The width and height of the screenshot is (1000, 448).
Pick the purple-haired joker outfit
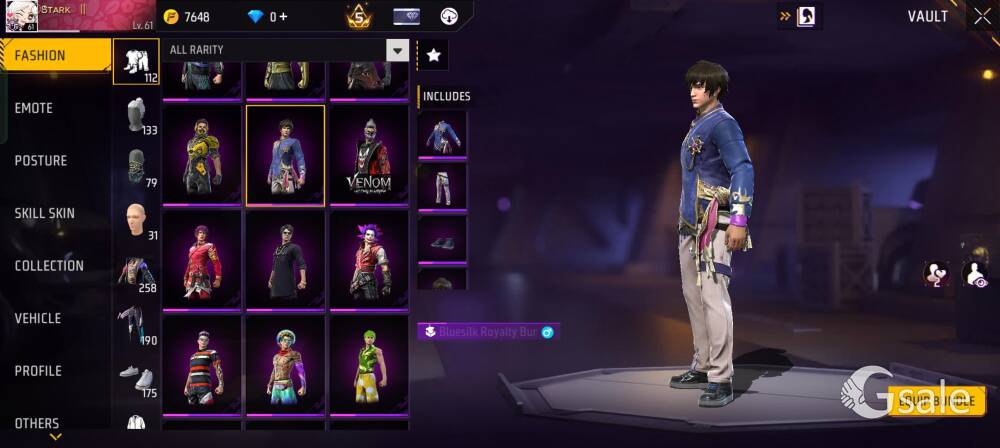tap(369, 259)
